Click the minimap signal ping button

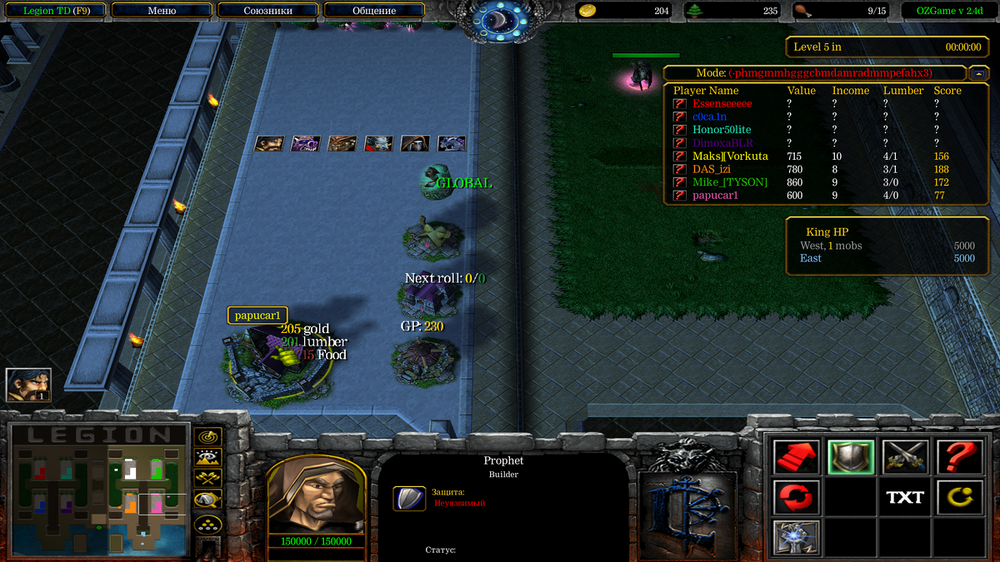tap(208, 437)
